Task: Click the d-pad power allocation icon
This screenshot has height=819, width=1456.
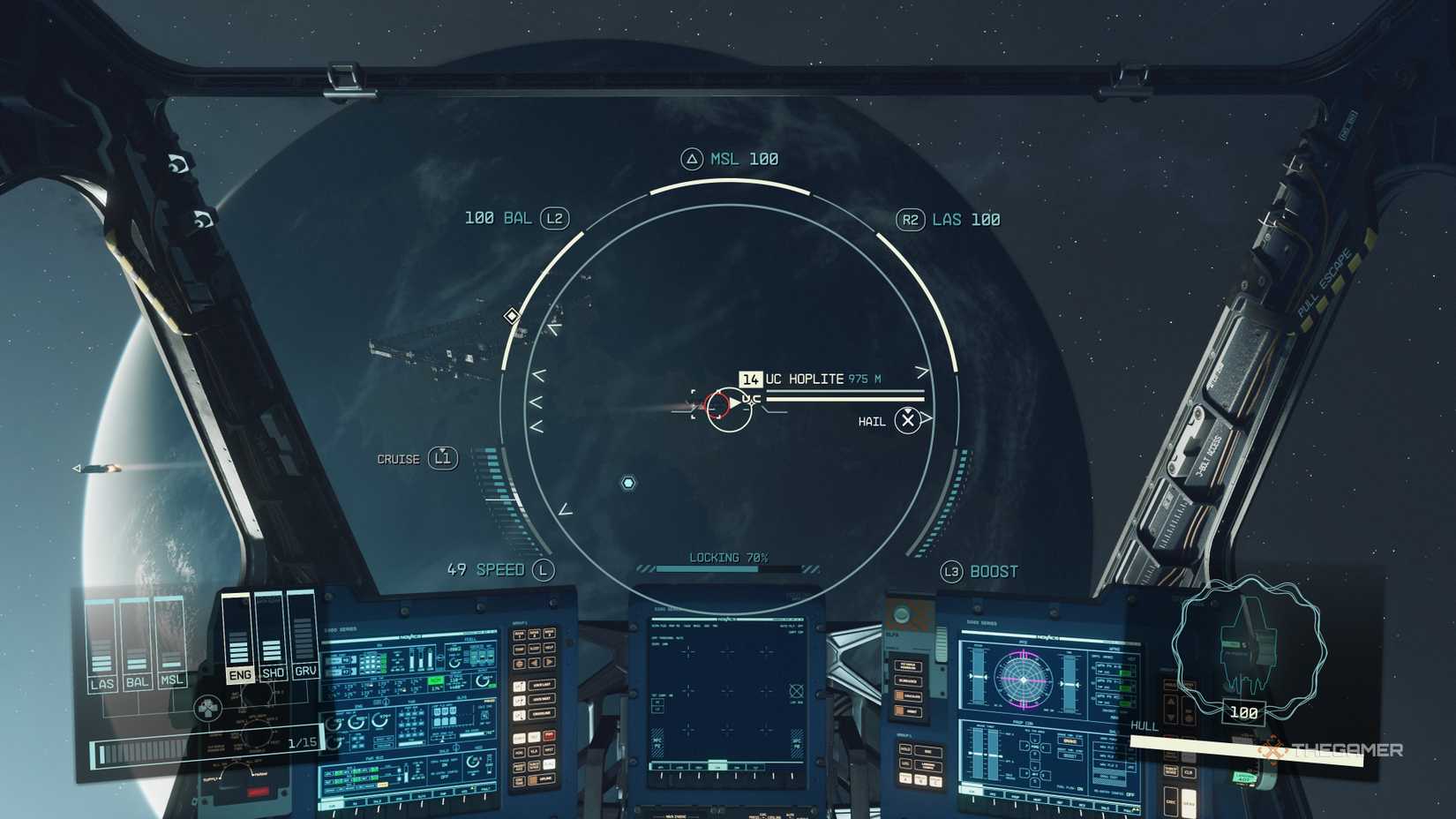Action: (x=208, y=708)
